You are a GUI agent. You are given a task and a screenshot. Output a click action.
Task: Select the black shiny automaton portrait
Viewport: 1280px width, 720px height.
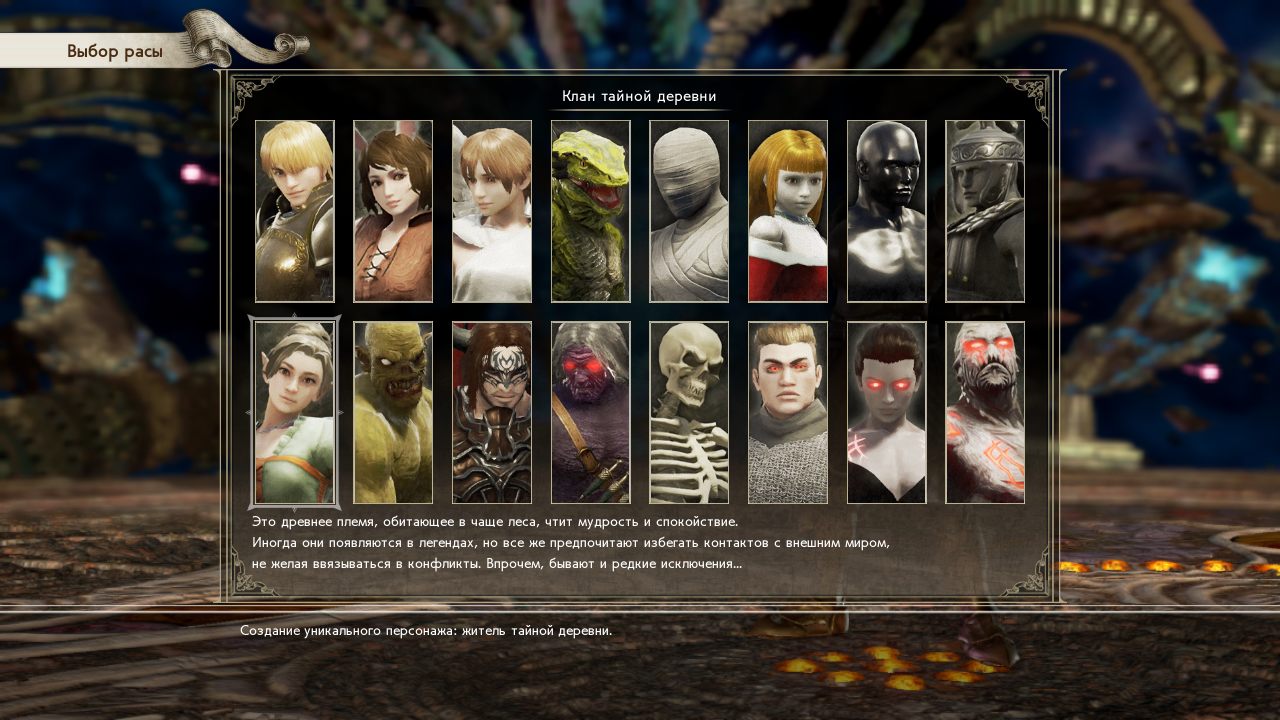click(886, 211)
